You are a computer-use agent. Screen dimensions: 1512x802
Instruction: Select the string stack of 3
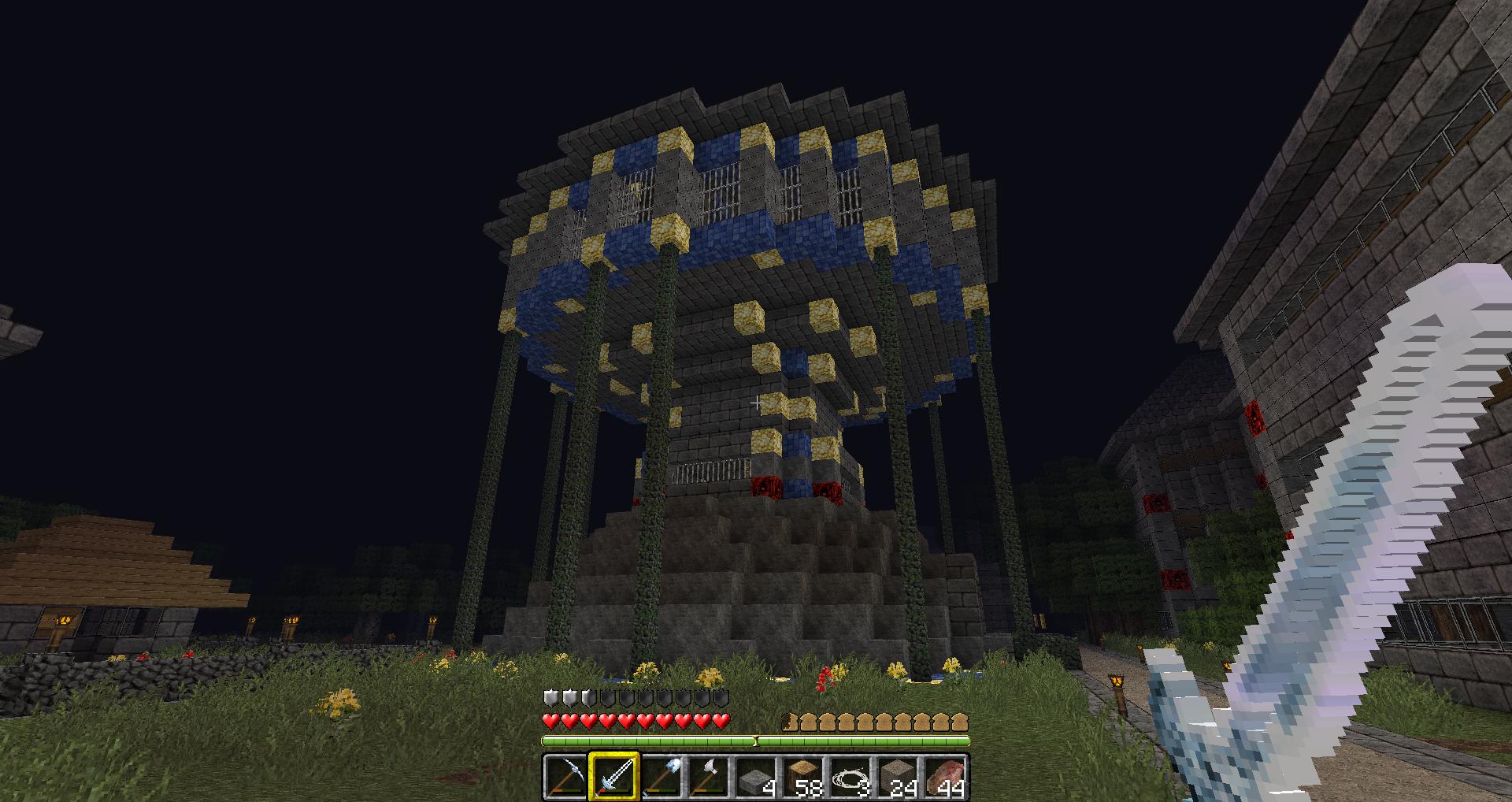(850, 777)
